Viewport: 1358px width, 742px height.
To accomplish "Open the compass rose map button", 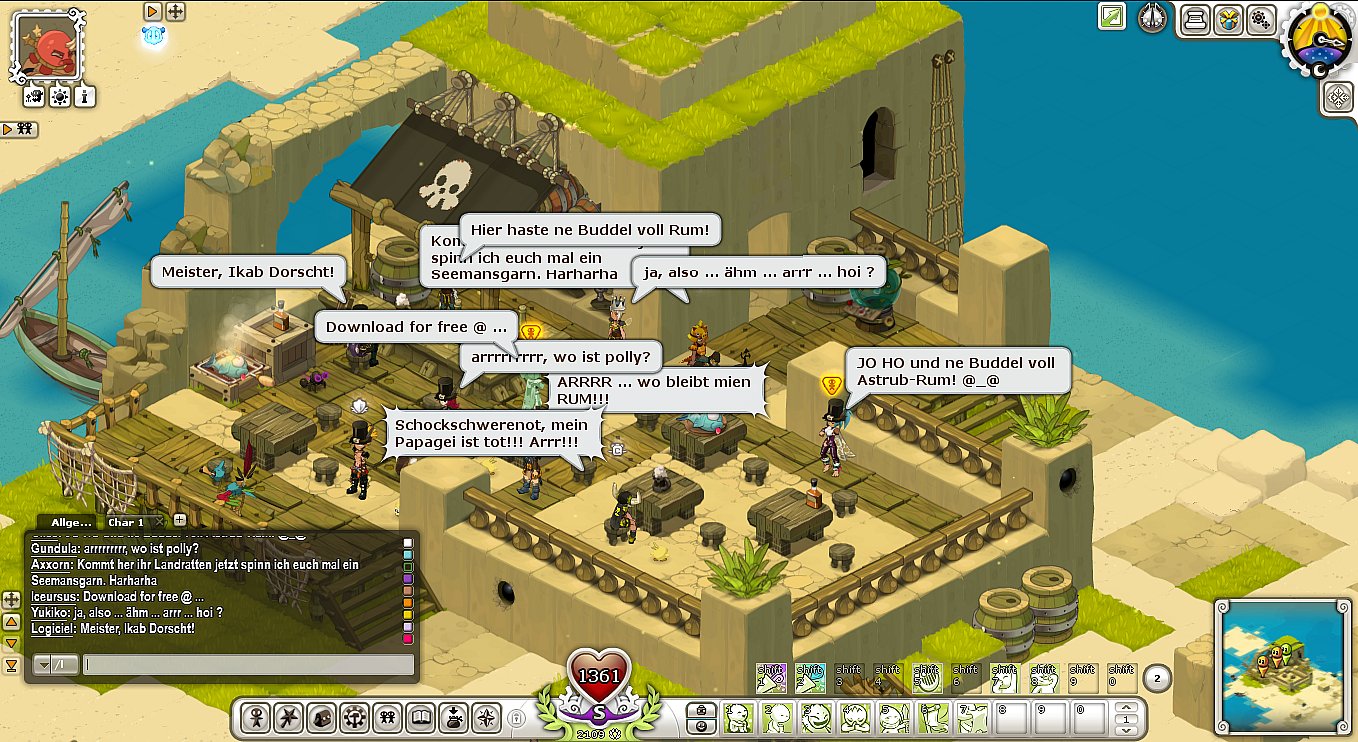I will point(486,717).
